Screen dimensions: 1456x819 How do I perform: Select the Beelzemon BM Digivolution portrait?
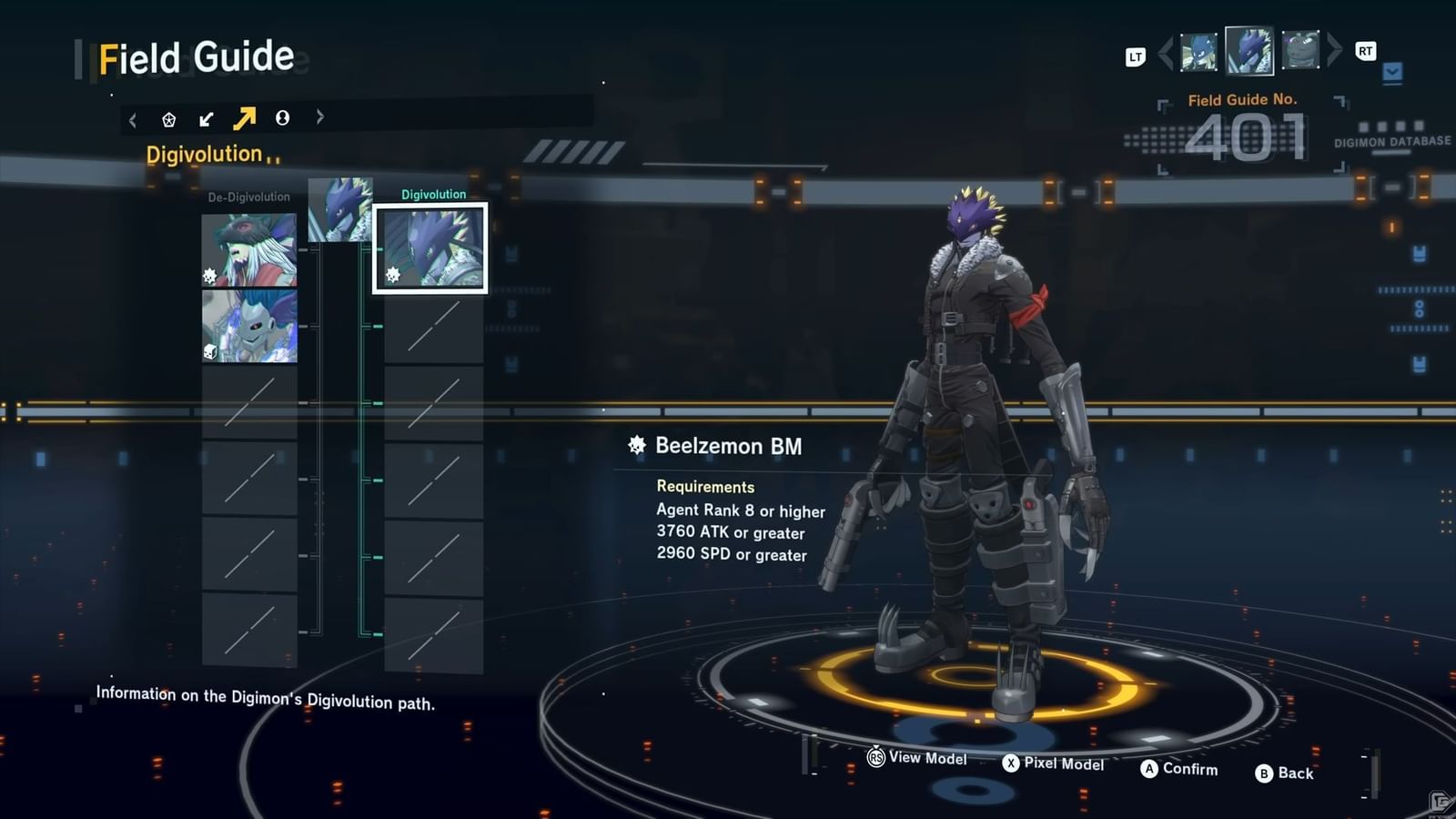[430, 248]
